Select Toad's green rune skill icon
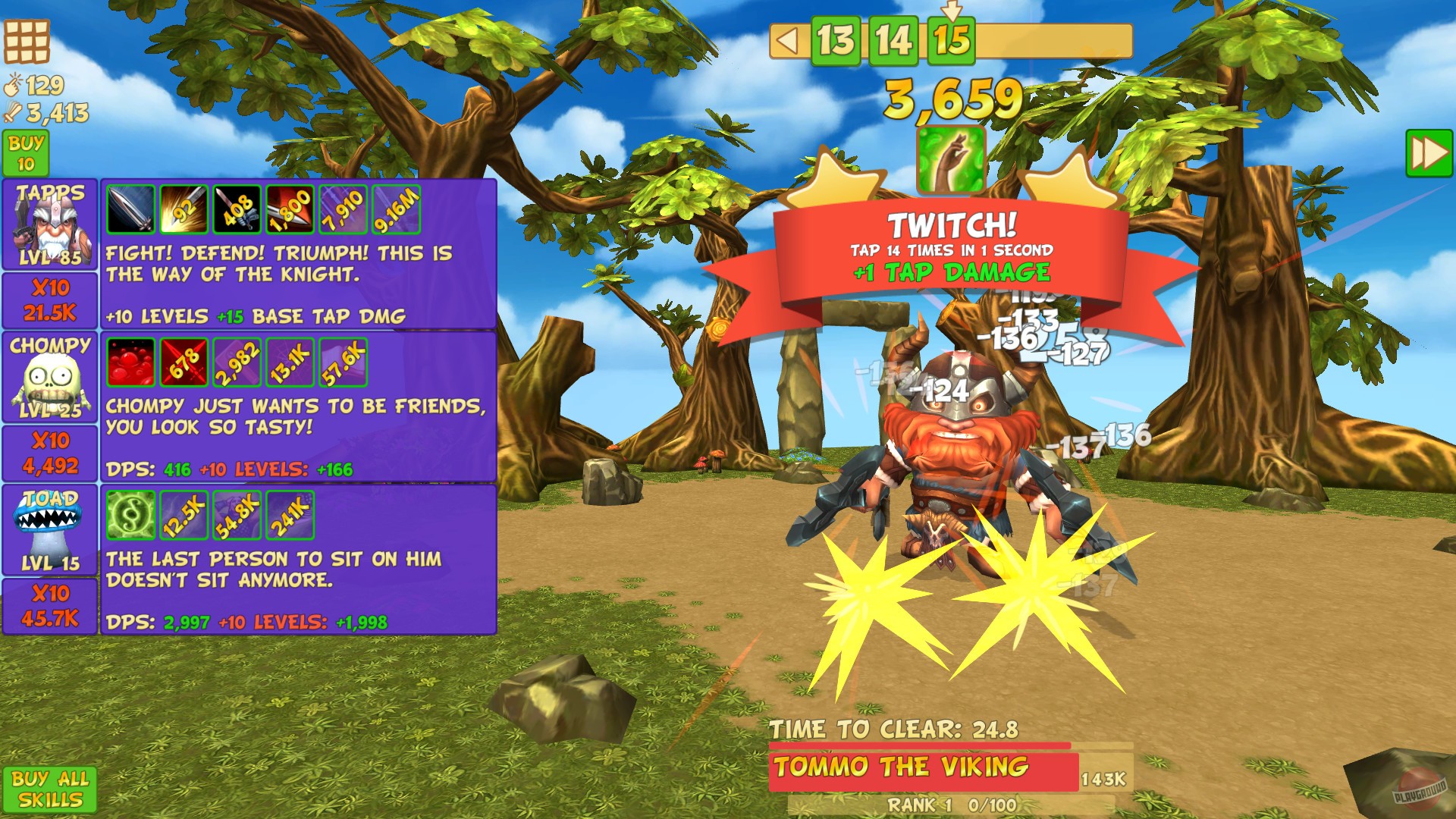 (x=131, y=514)
